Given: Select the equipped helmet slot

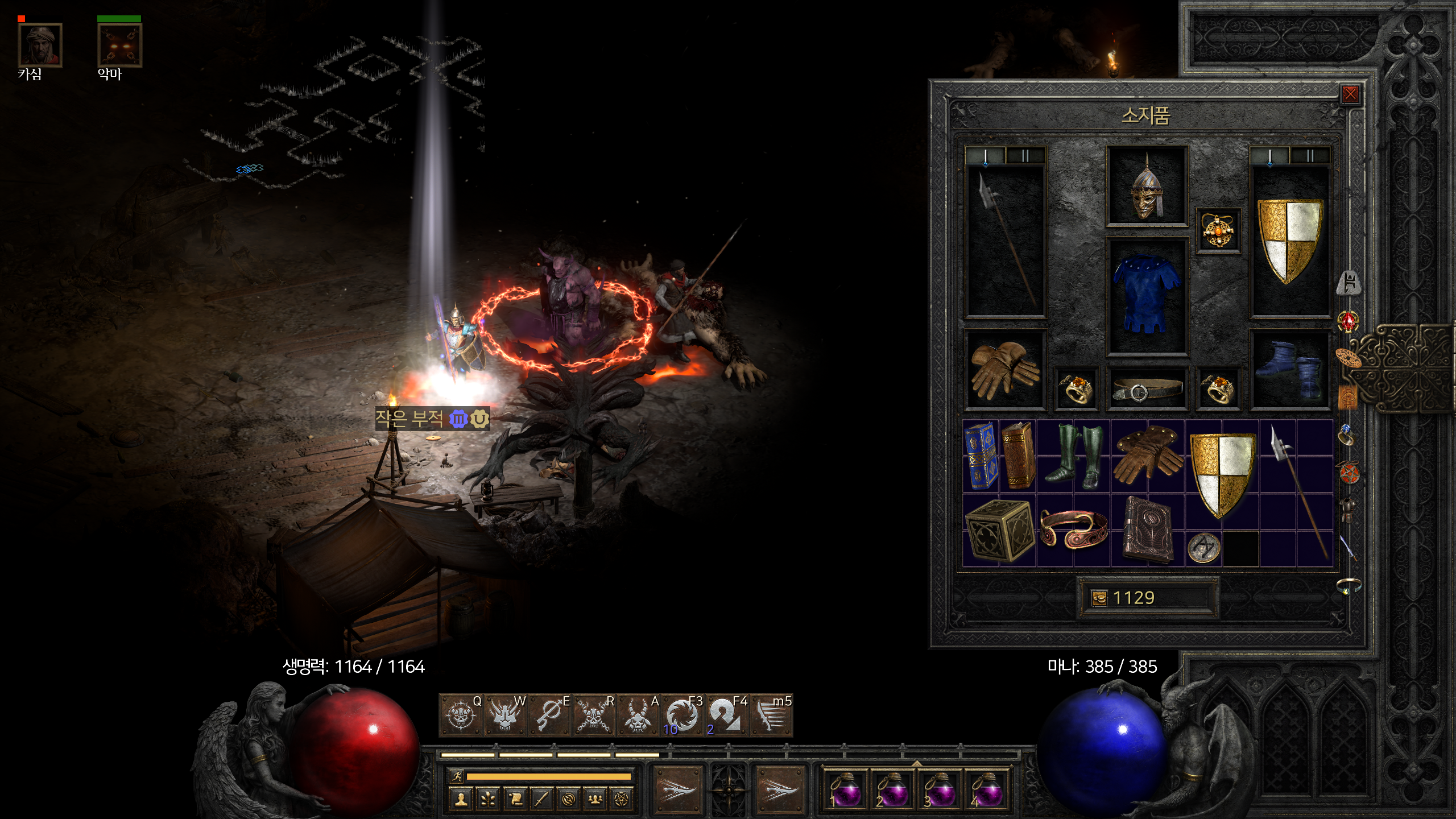Looking at the screenshot, I should click(x=1147, y=186).
